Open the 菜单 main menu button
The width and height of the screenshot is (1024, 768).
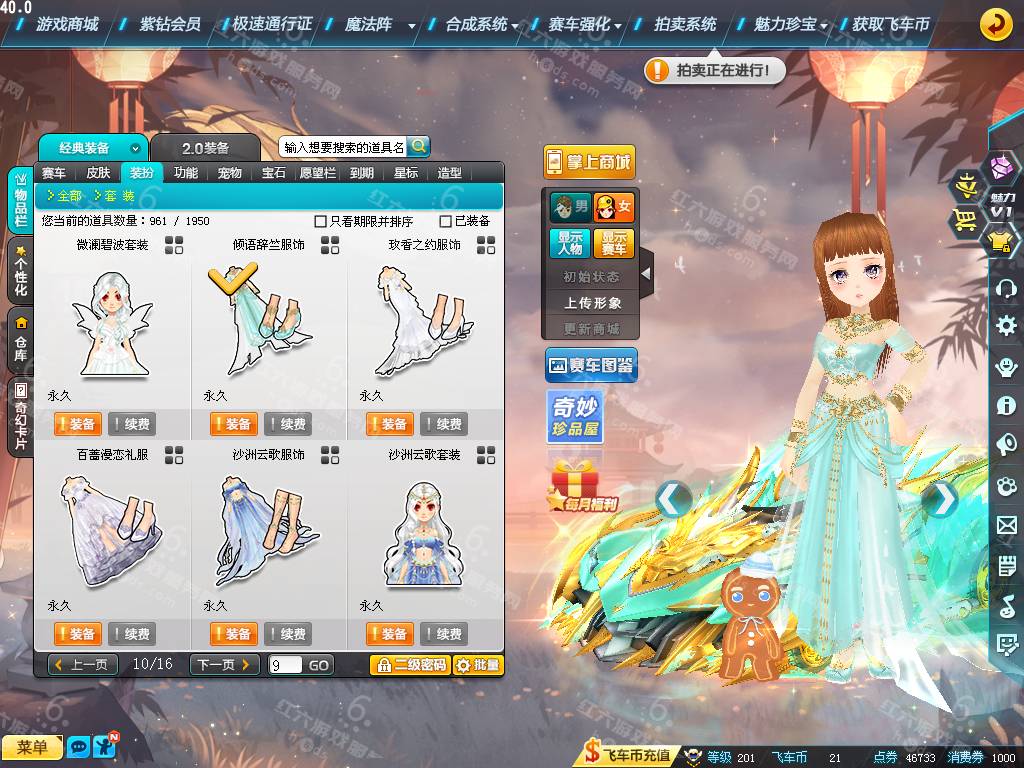(x=32, y=747)
